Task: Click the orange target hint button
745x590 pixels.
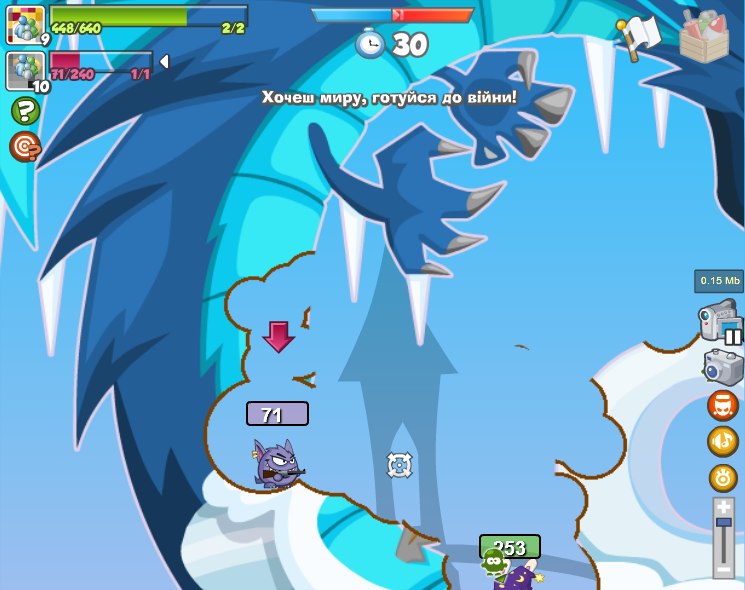Action: pos(25,146)
